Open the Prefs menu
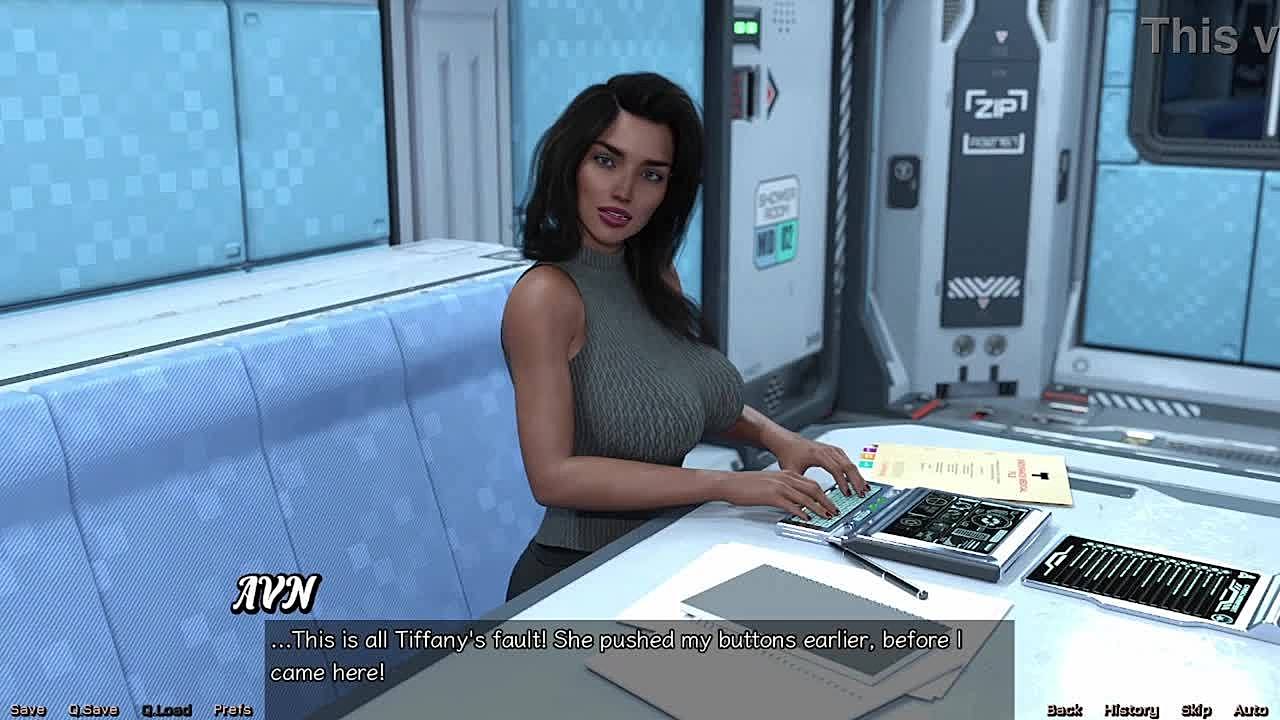 [233, 710]
